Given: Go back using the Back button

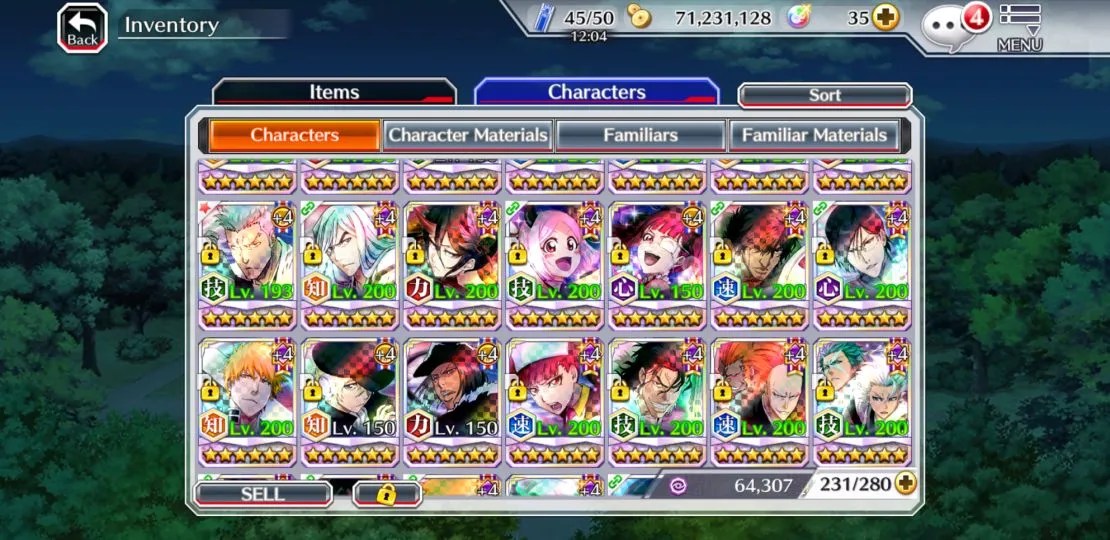Looking at the screenshot, I should coord(83,27).
